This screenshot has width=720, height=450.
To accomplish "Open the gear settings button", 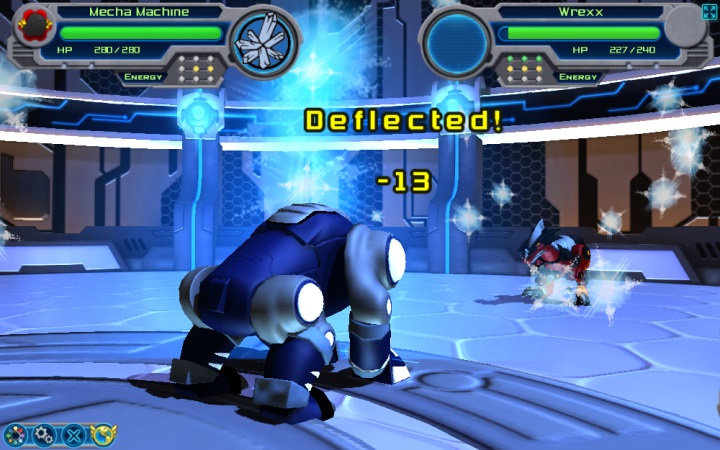I will pos(44,435).
